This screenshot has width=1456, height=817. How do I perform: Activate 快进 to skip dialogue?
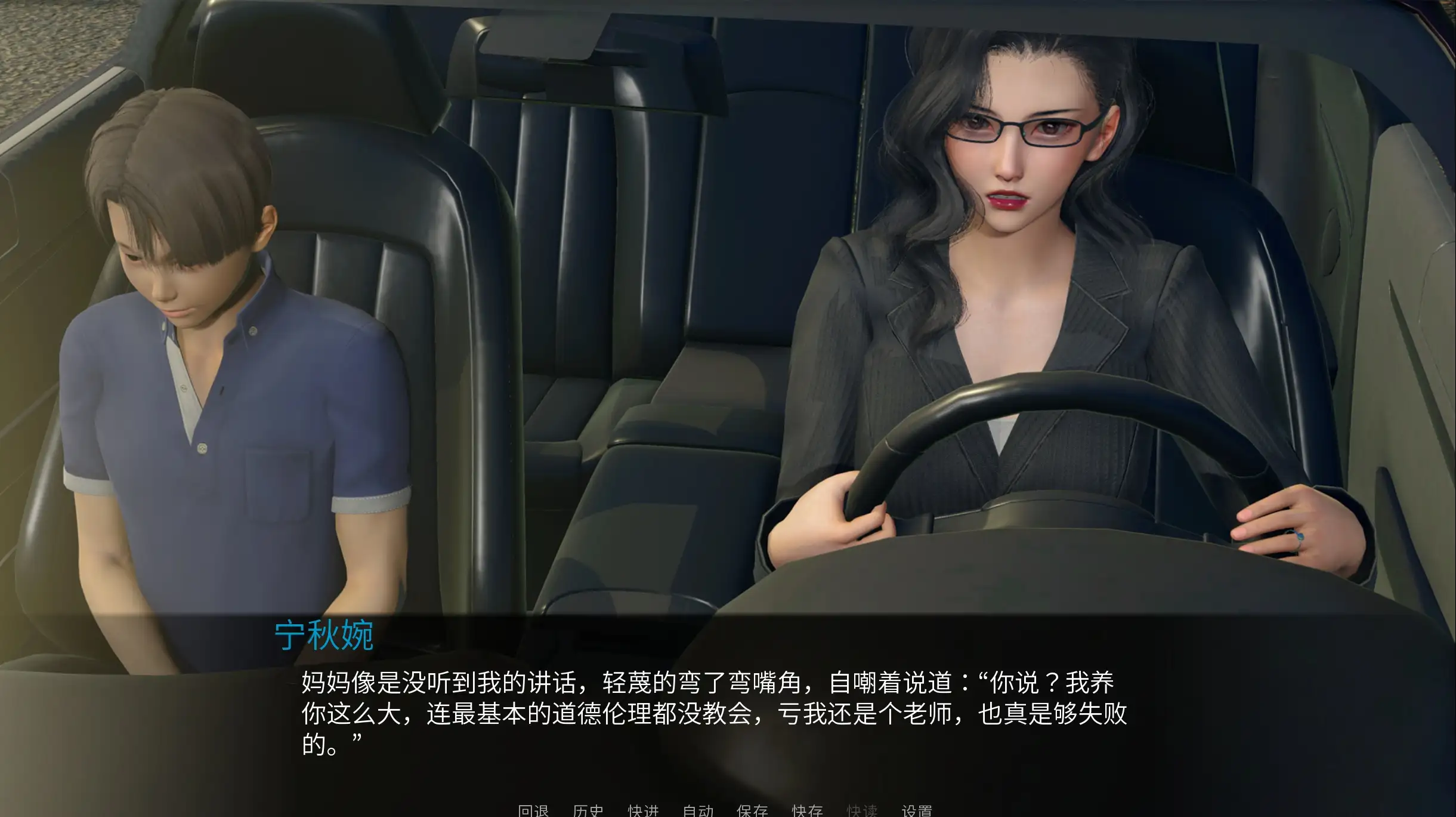tap(643, 810)
